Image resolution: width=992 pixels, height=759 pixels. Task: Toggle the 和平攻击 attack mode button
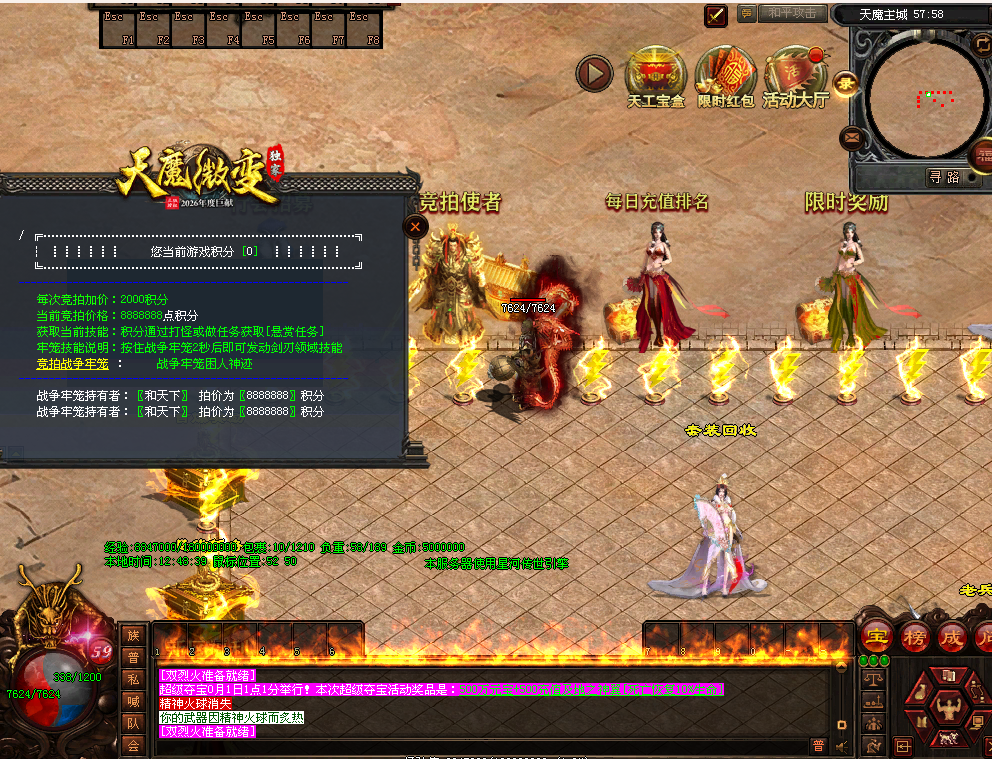(x=792, y=13)
